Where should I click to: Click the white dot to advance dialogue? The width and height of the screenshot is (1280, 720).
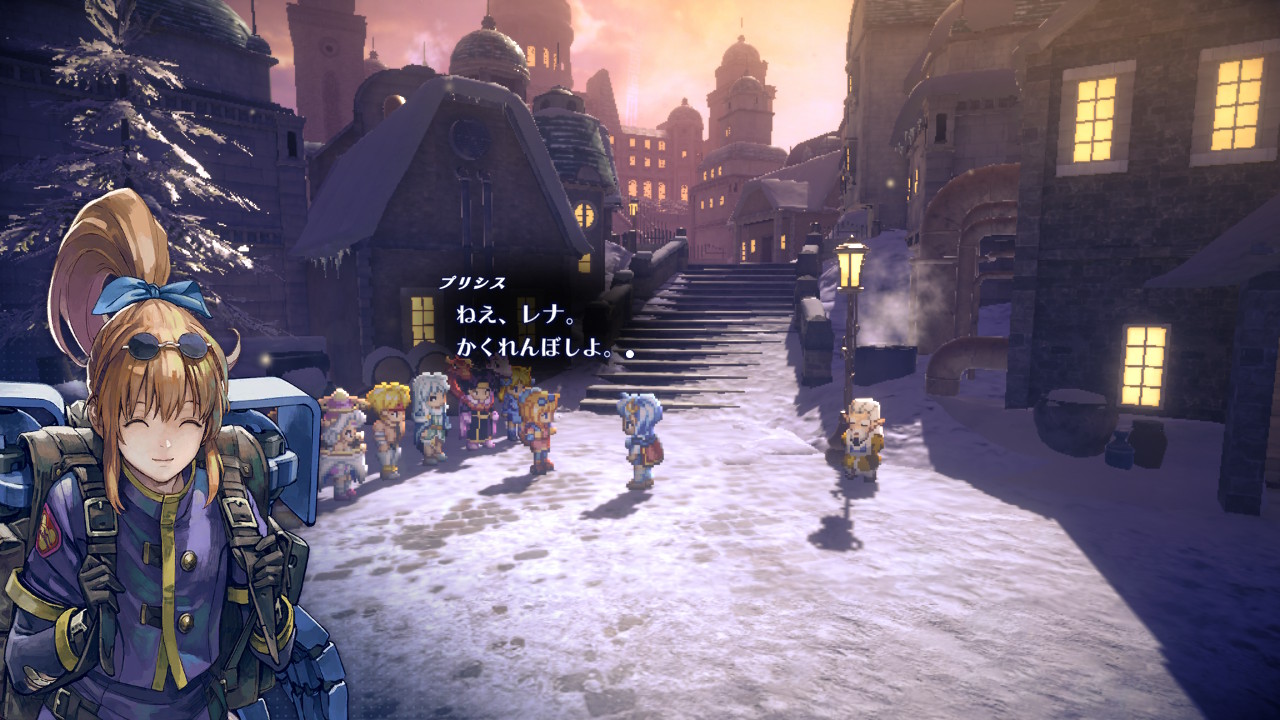[x=630, y=353]
